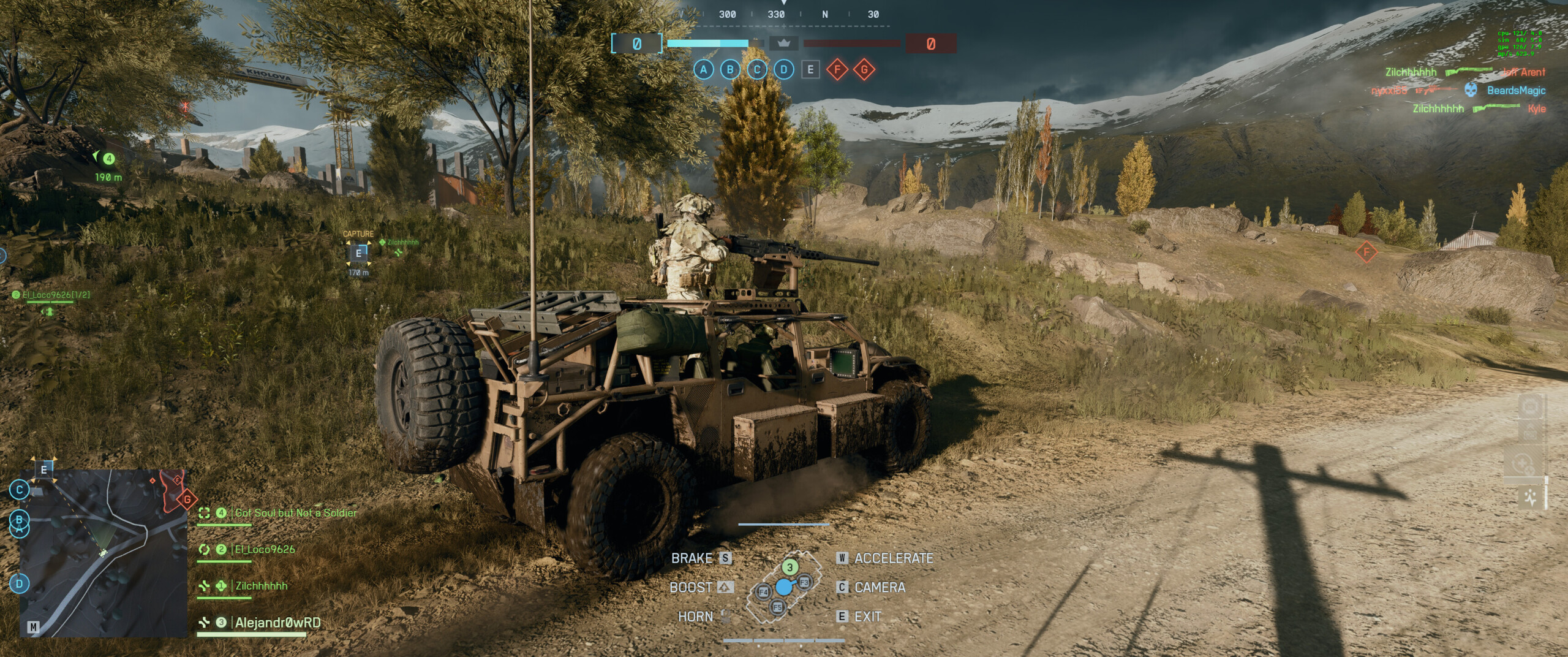Viewport: 1568px width, 657px height.
Task: Select objective A in the top flag bar
Action: click(x=703, y=70)
